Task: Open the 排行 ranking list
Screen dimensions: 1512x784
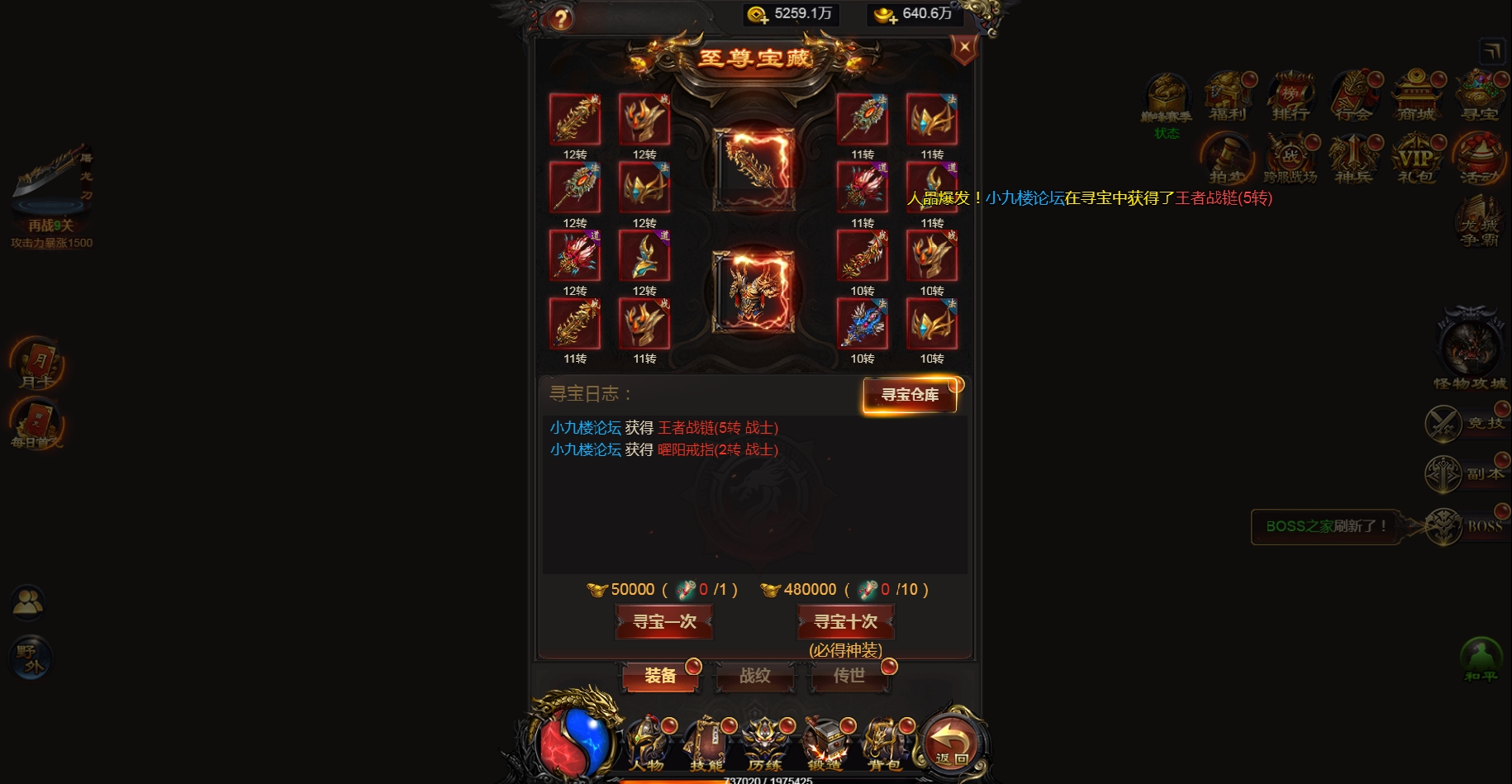Action: tap(1291, 93)
